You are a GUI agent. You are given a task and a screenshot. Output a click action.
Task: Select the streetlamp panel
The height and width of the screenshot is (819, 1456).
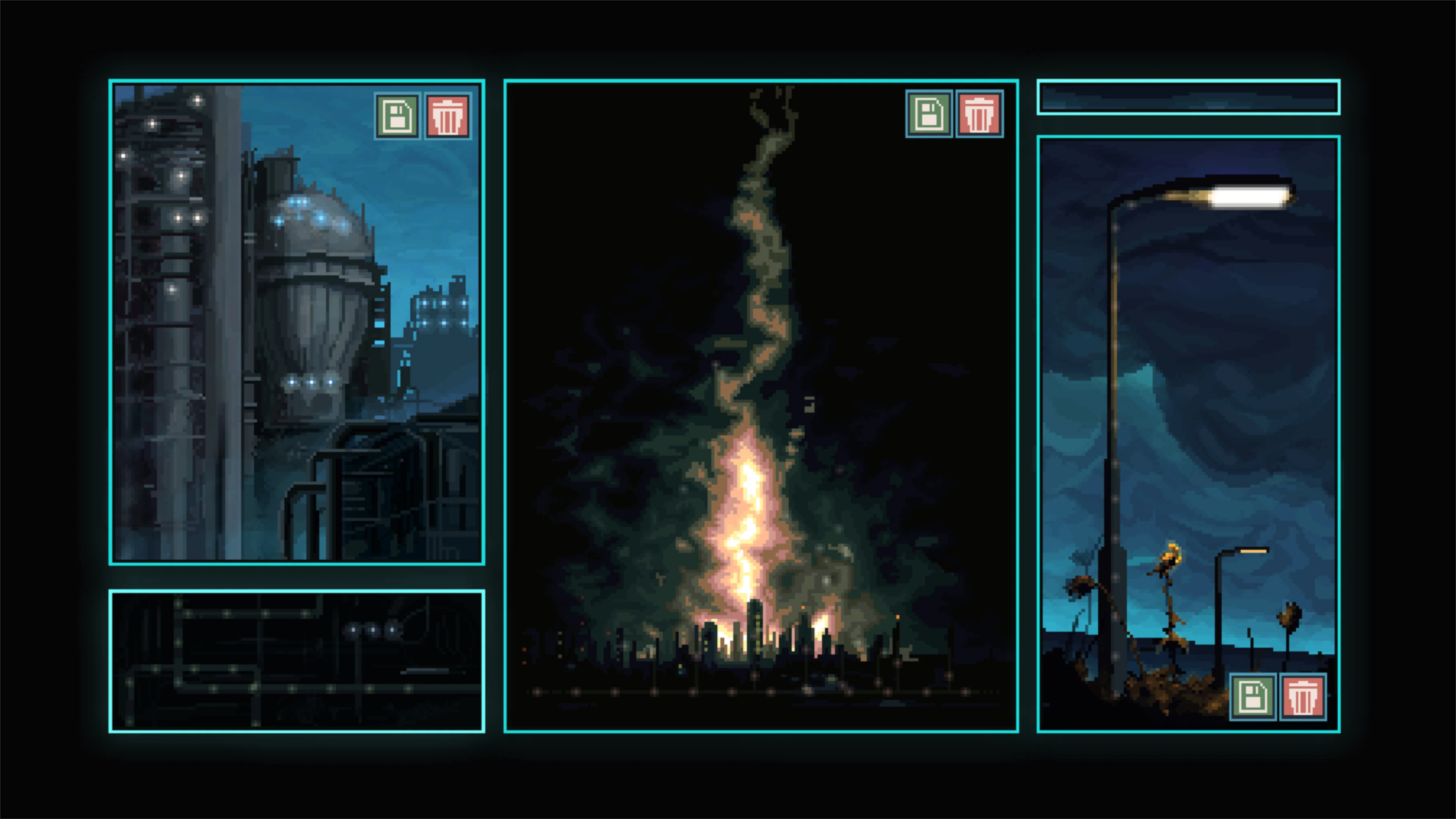point(1187,395)
